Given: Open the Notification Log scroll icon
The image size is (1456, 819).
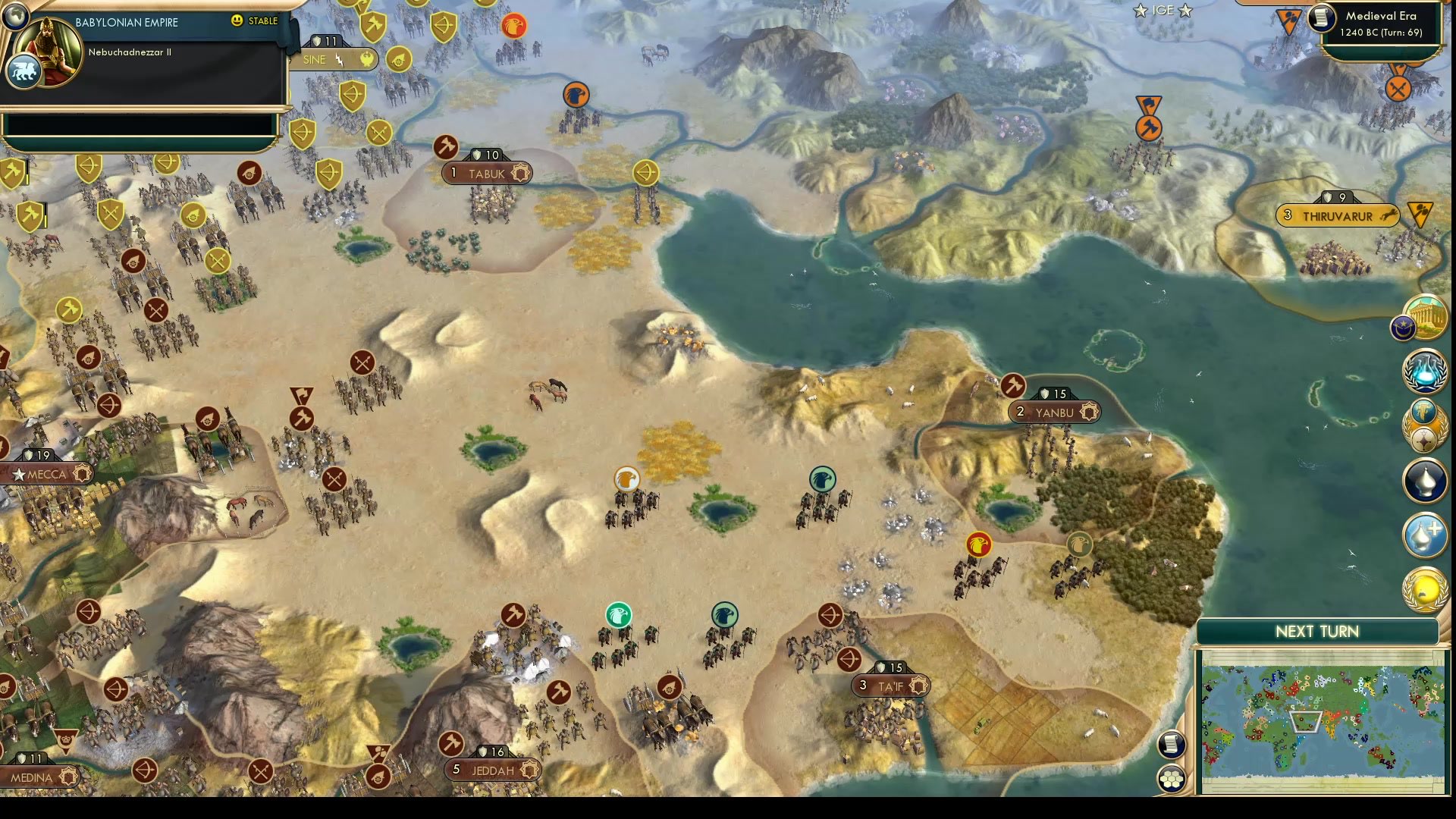Looking at the screenshot, I should pyautogui.click(x=1172, y=745).
